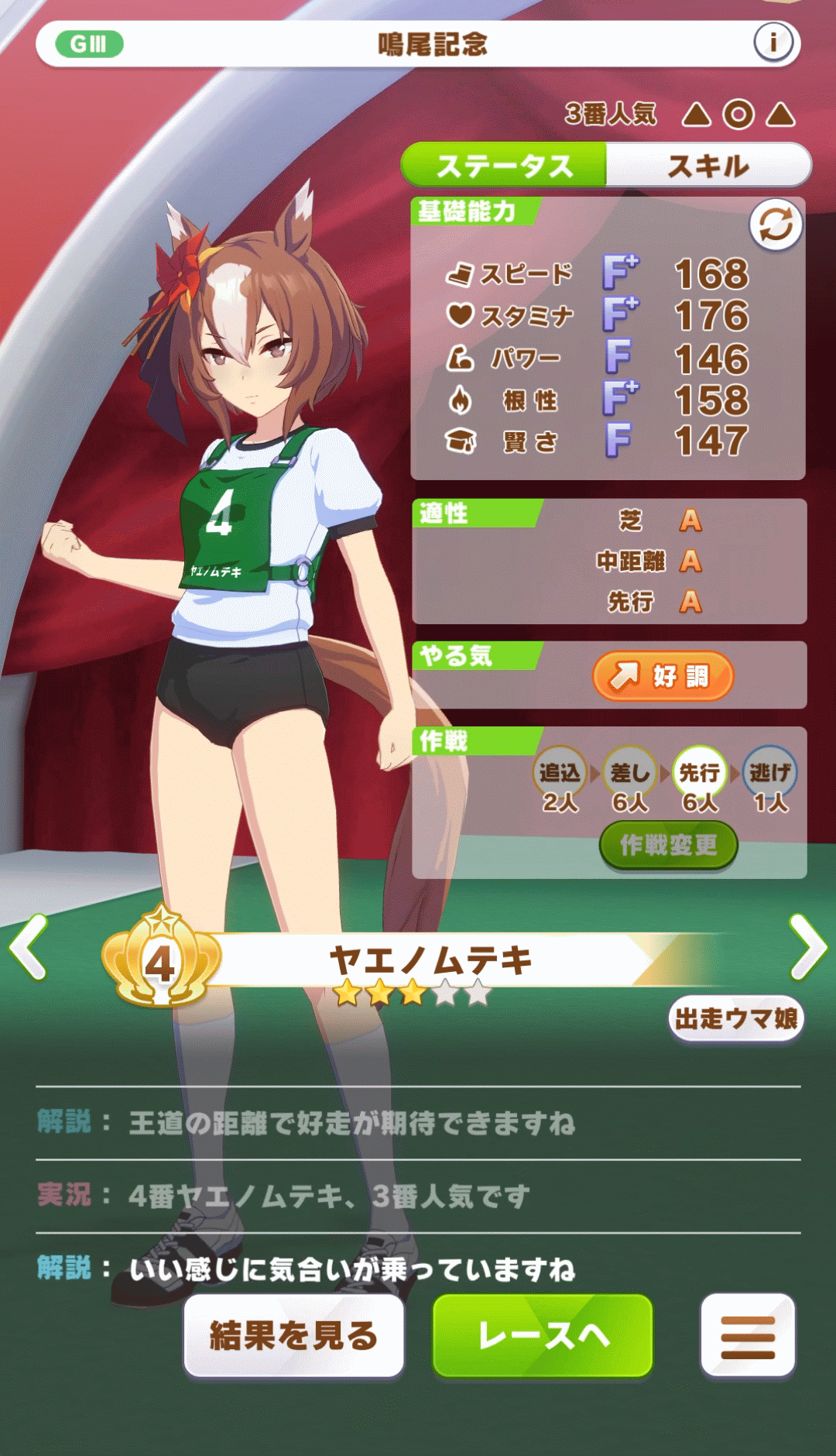Switch to the スキル tab
This screenshot has width=836, height=1456.
[708, 165]
